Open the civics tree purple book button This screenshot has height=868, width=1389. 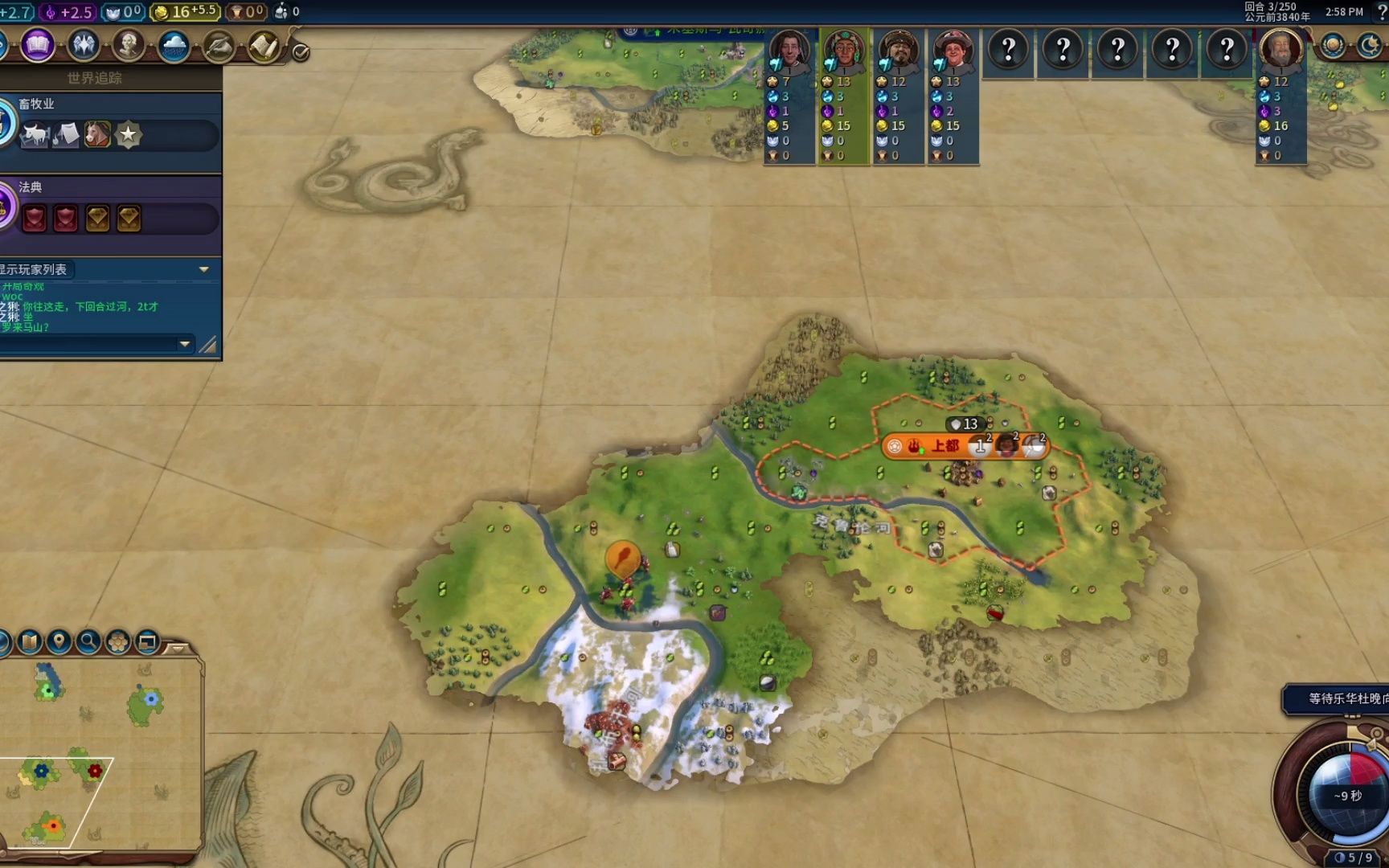(x=37, y=46)
